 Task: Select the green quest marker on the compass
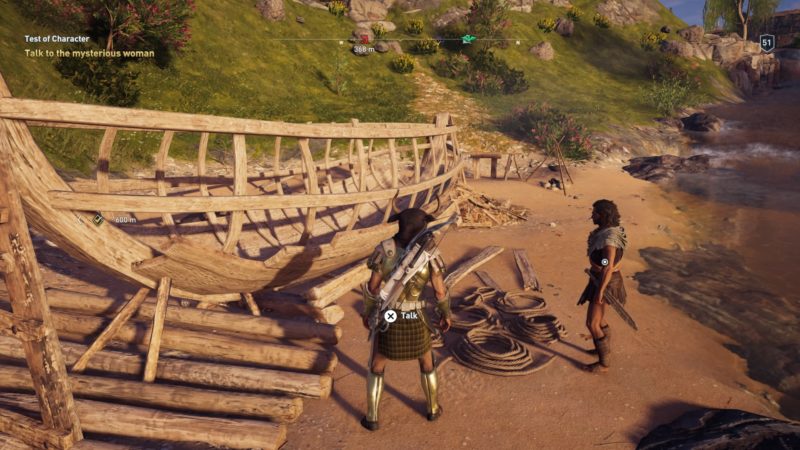pos(469,39)
